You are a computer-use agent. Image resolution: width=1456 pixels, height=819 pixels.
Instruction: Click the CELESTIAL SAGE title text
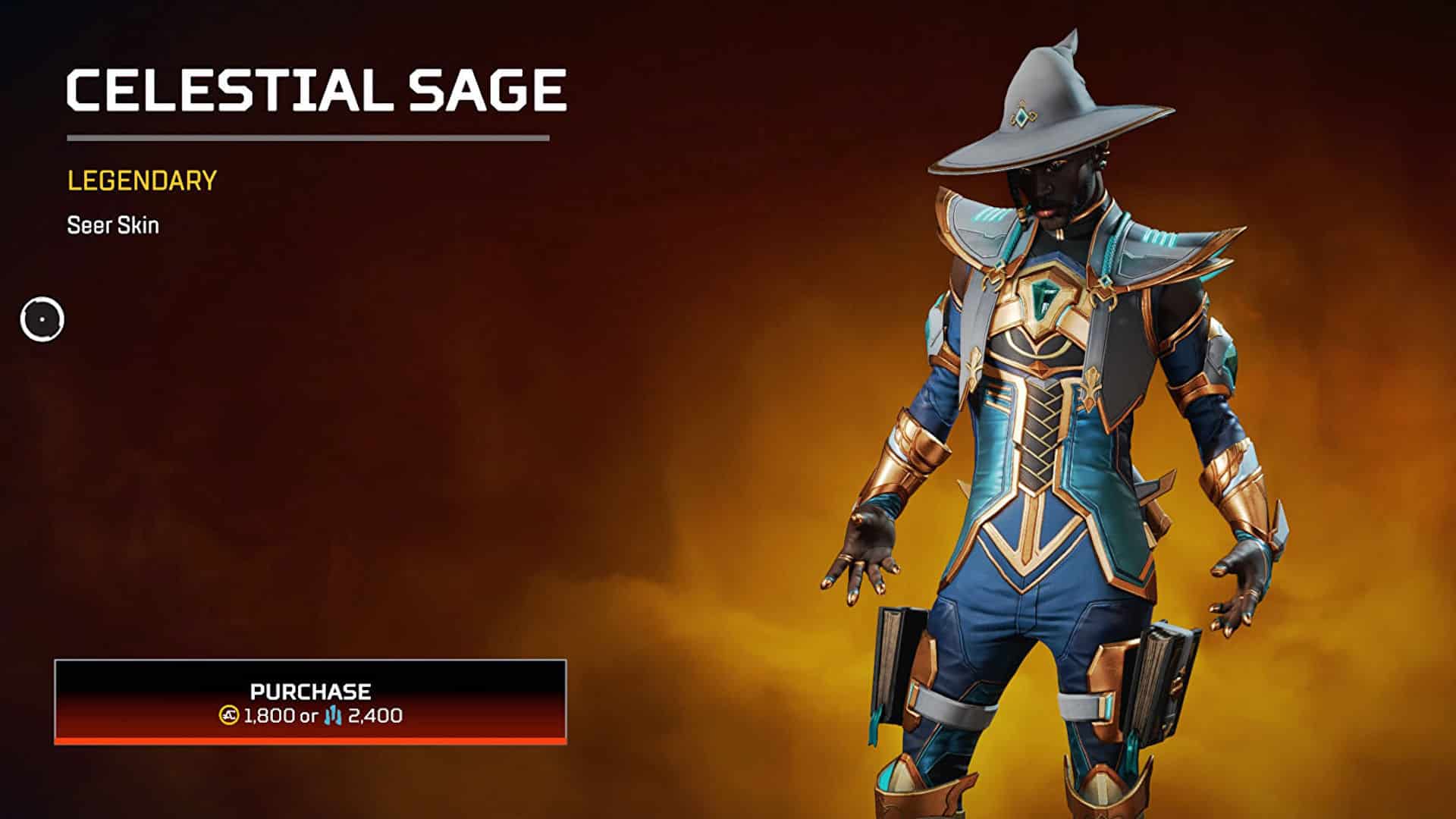click(315, 89)
